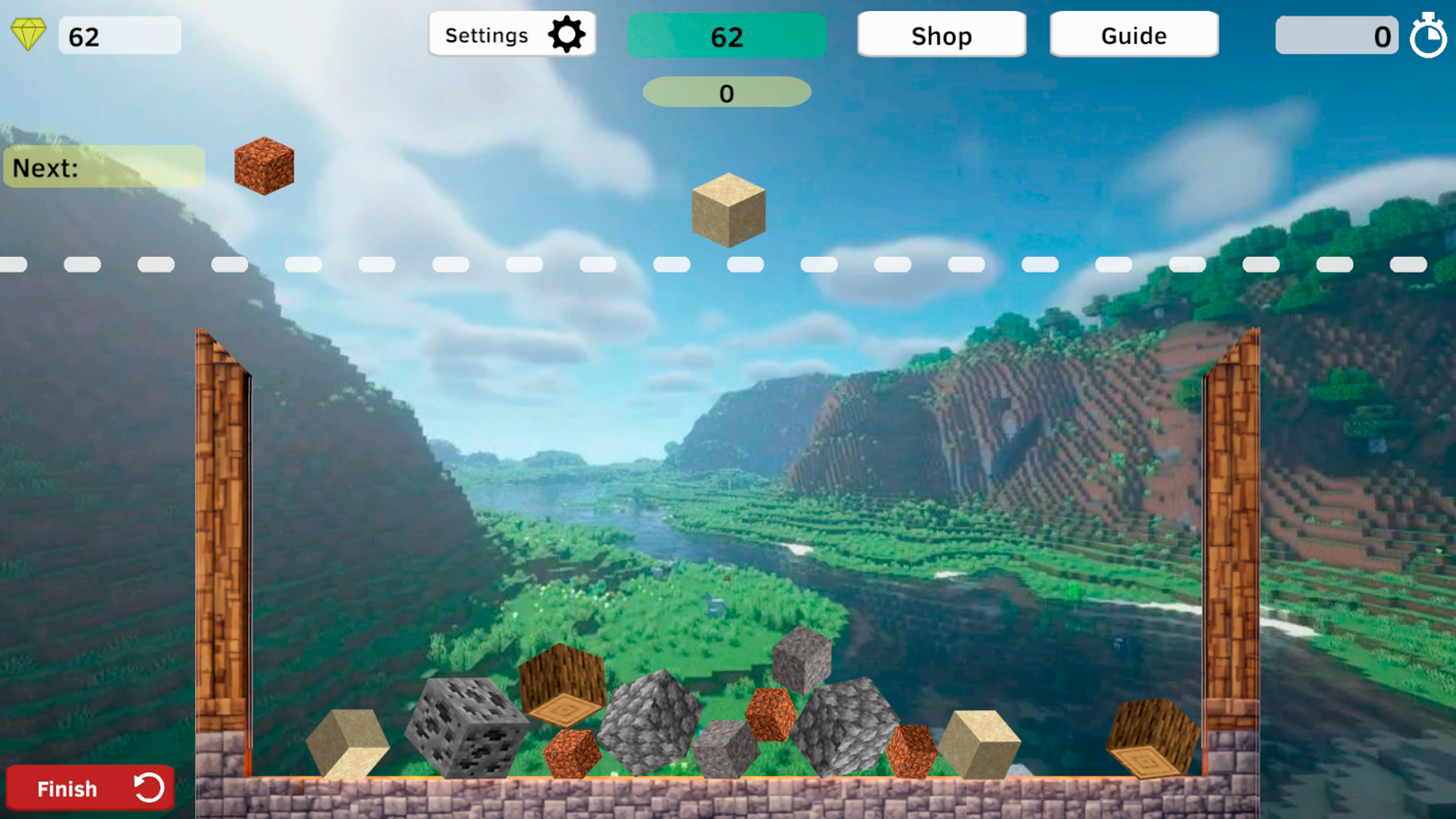Click the green score bar showing 62
The image size is (1456, 819).
[726, 34]
